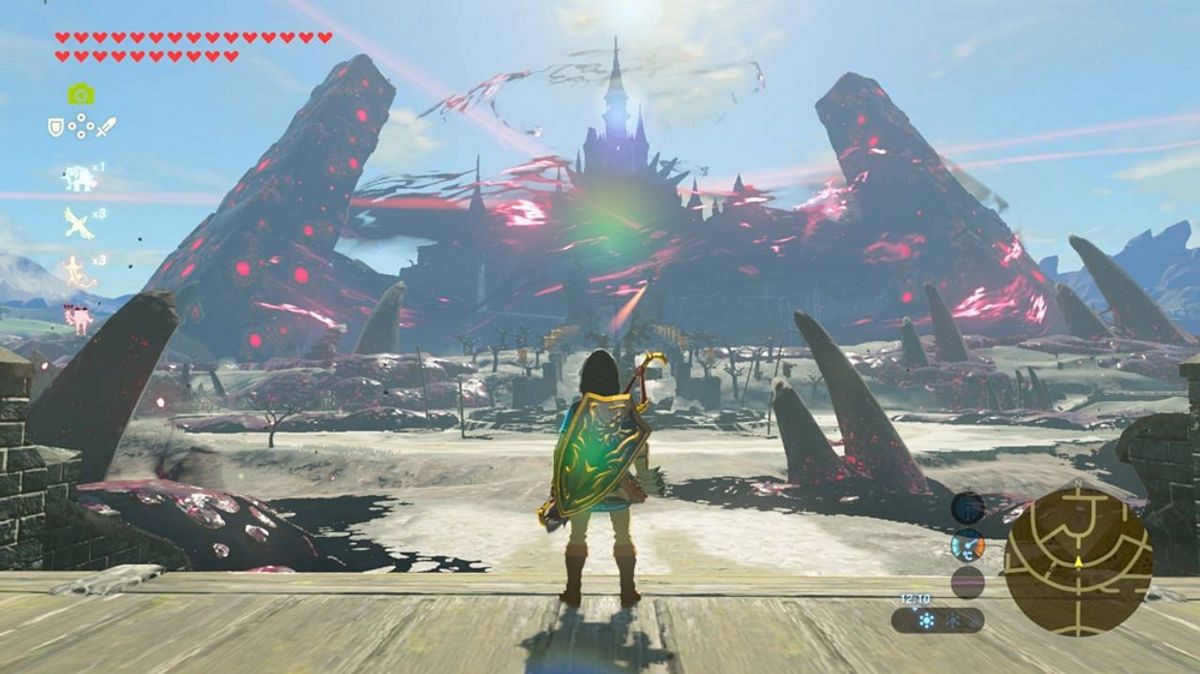The width and height of the screenshot is (1200, 674).
Task: Click the sunny weather forecast icon
Action: pos(927,621)
